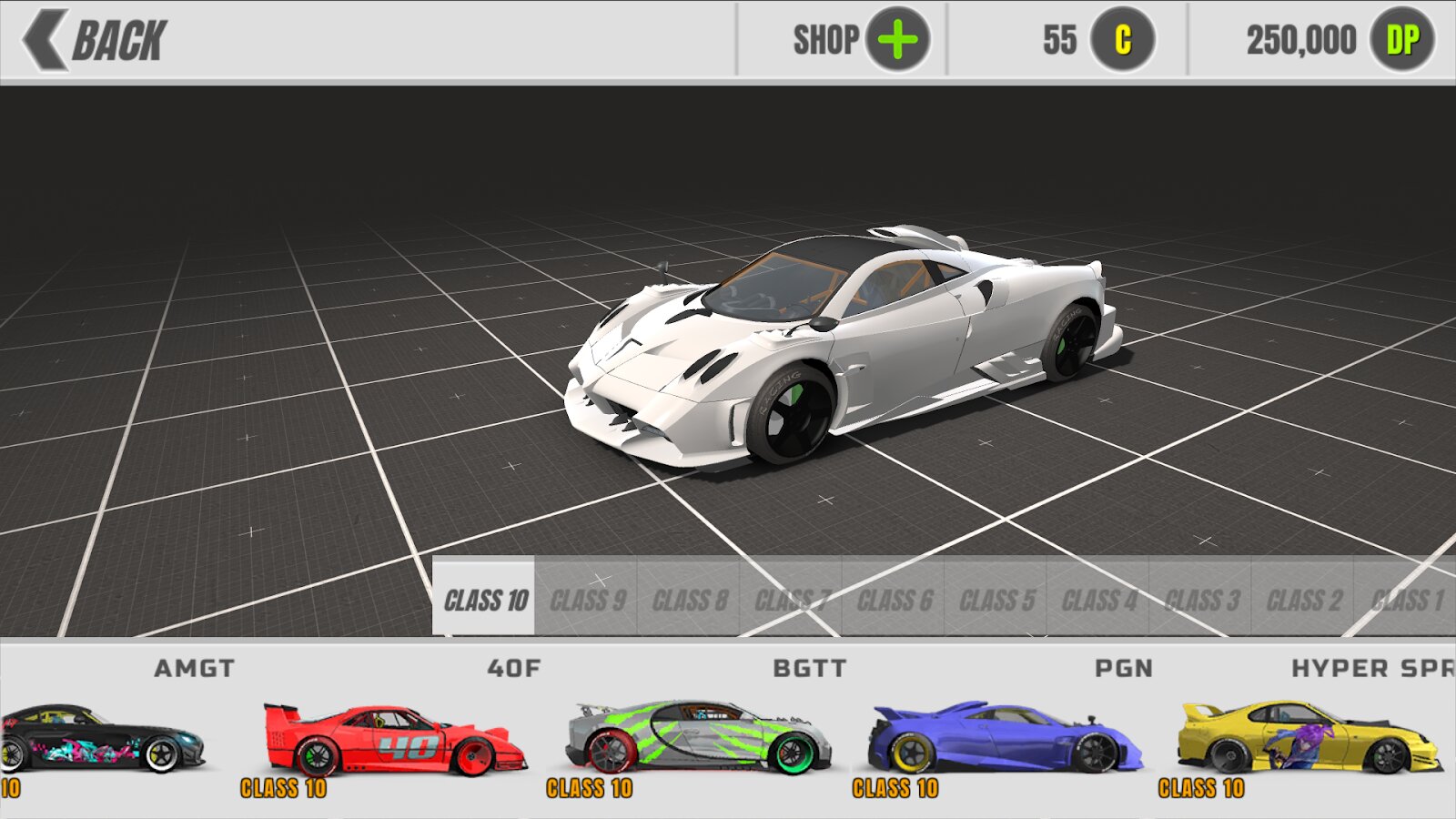This screenshot has width=1456, height=819.
Task: Show Class 1 cars
Action: point(1406,600)
